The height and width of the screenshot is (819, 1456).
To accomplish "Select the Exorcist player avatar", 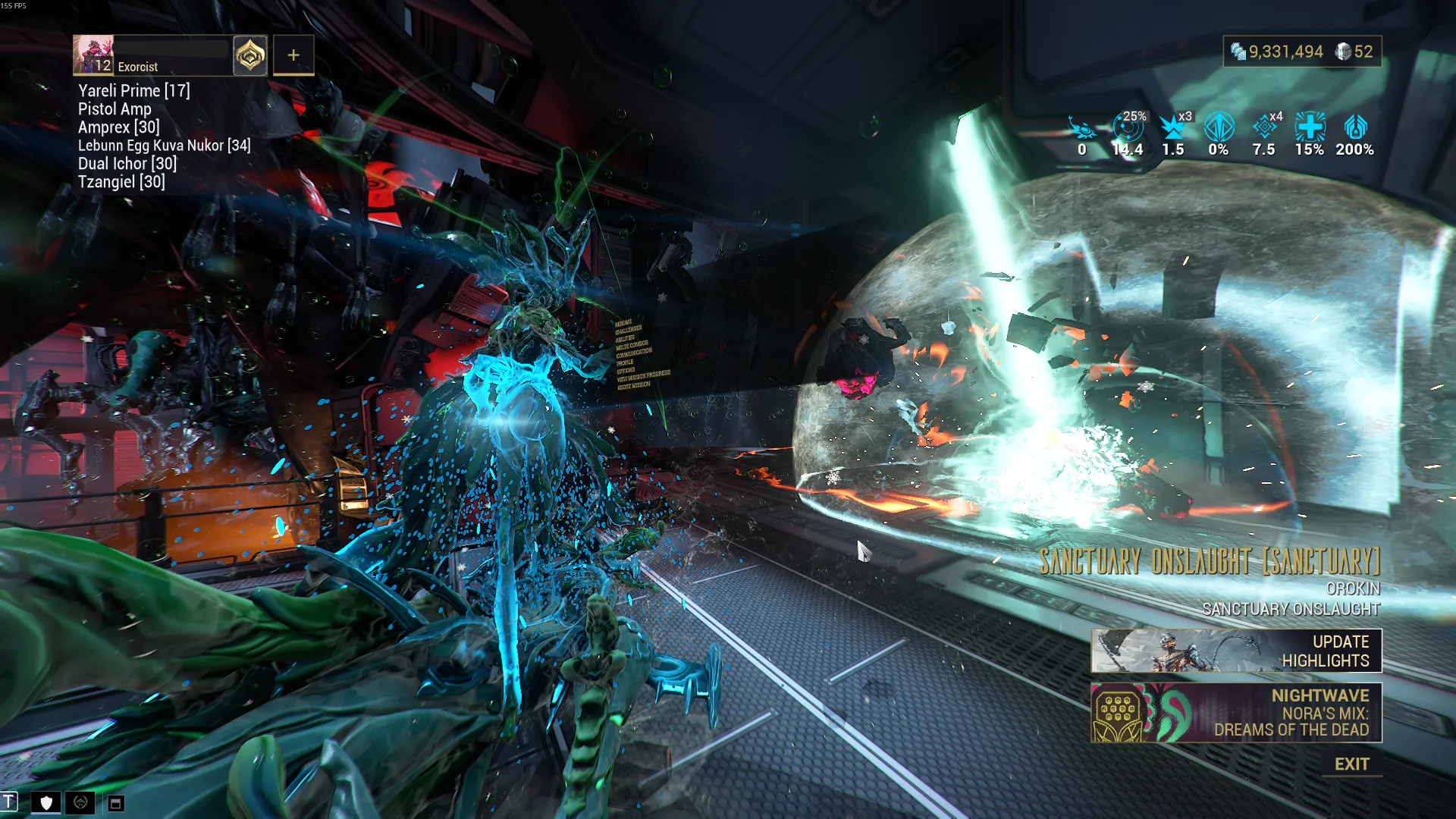I will [x=93, y=55].
